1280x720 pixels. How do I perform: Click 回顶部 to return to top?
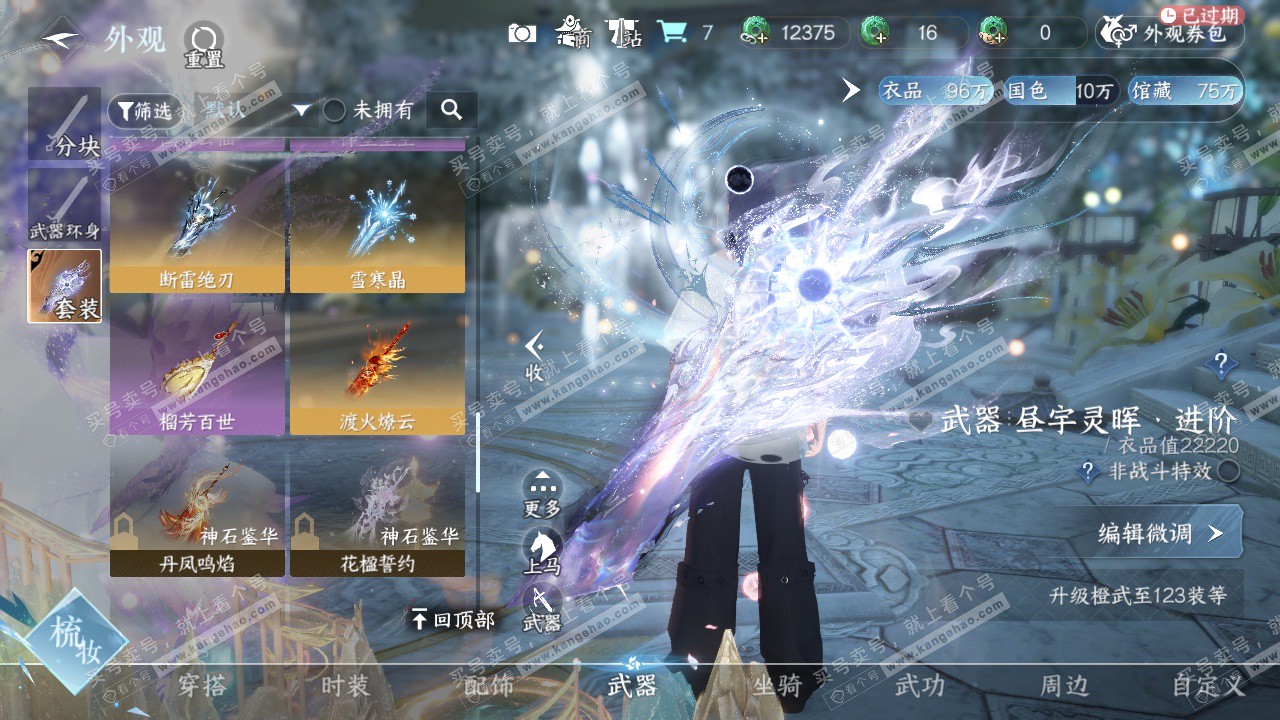[453, 620]
